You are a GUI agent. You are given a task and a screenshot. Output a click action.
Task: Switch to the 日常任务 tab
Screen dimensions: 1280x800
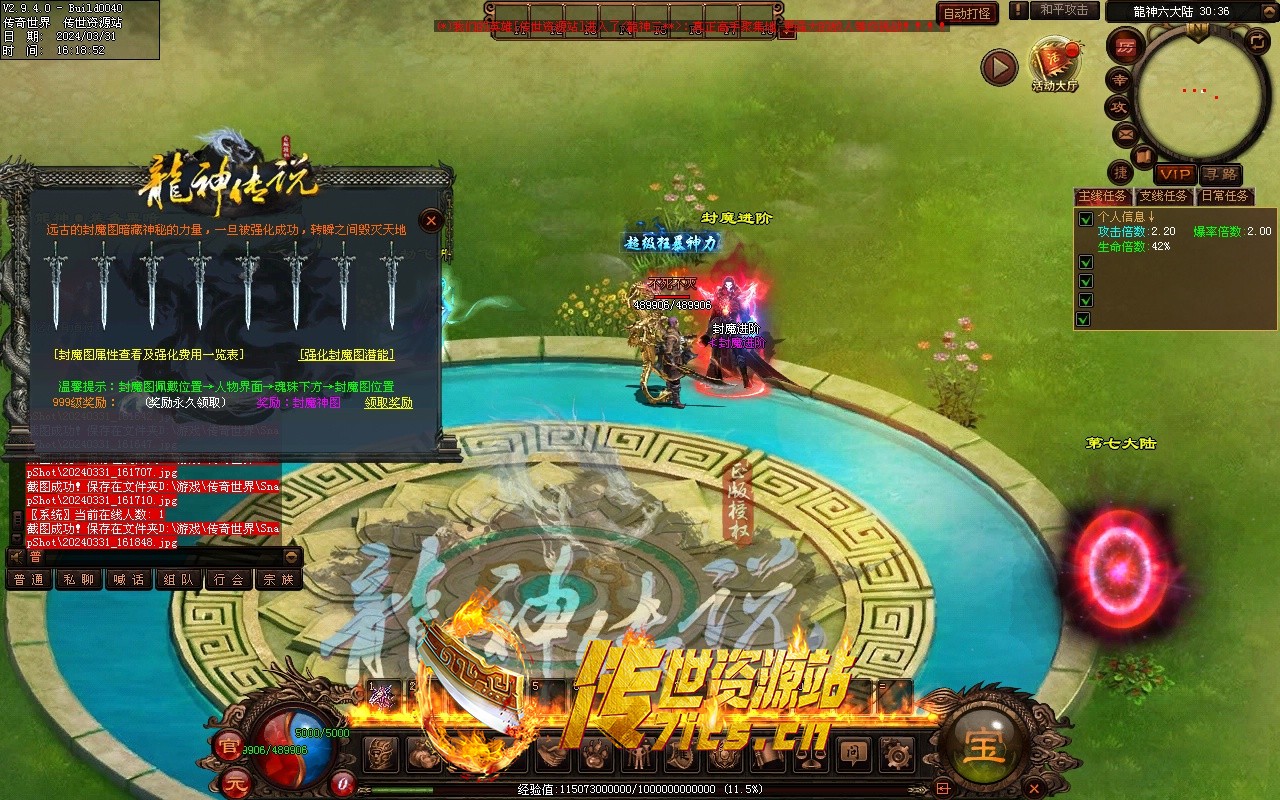1225,196
